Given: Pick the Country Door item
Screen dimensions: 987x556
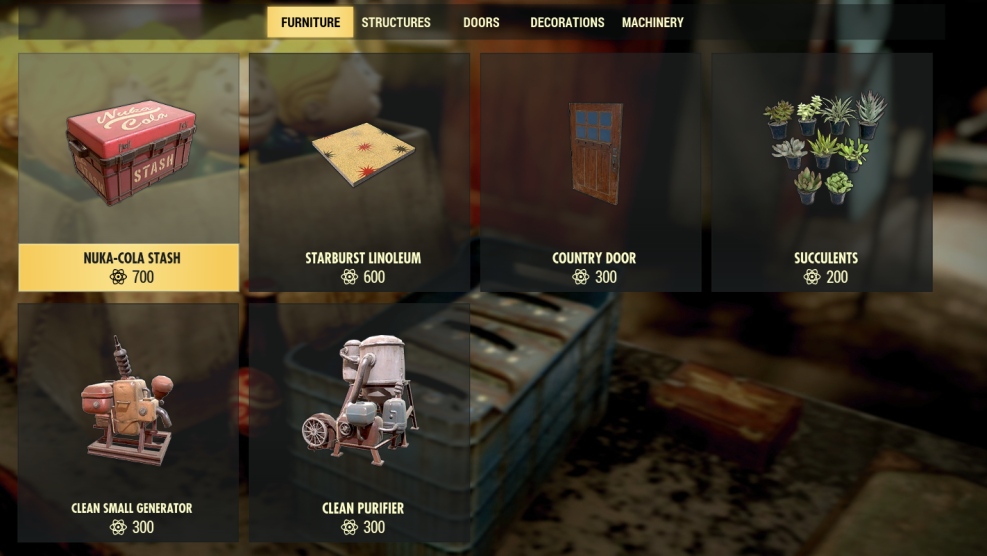Looking at the screenshot, I should (591, 172).
